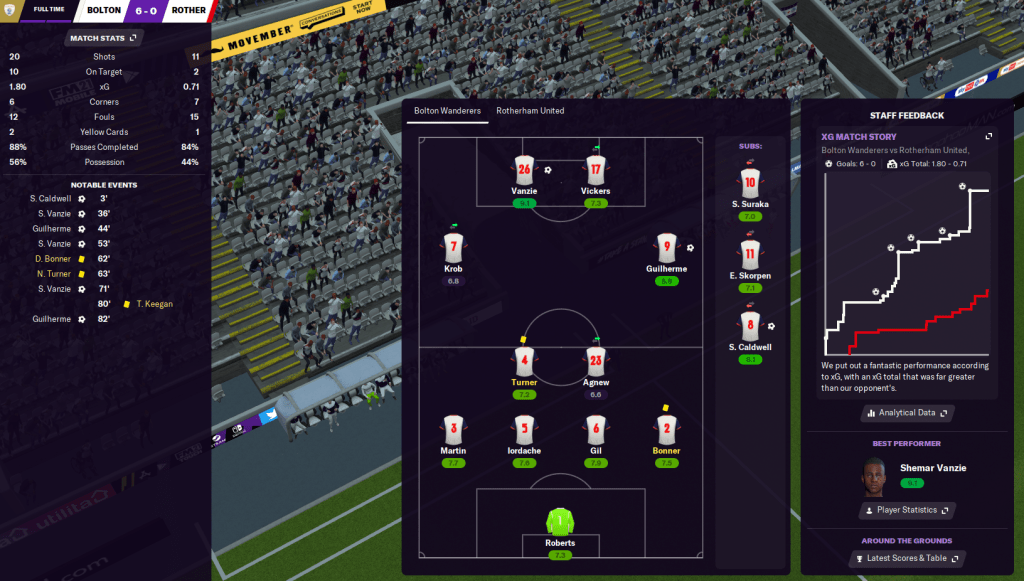Select defender Iordache's shirt
Viewport: 1024px width, 581px height.
[x=524, y=430]
